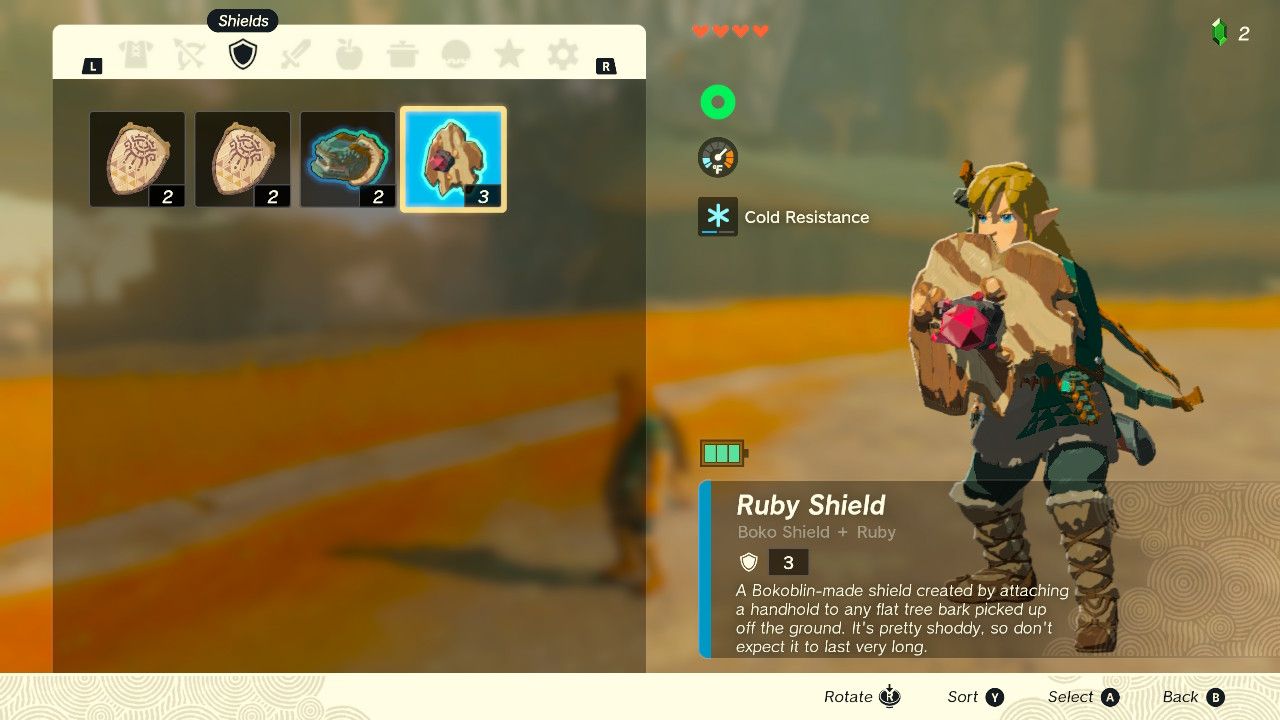Select the first Boko Shield slot
The height and width of the screenshot is (720, 1280).
click(x=137, y=158)
